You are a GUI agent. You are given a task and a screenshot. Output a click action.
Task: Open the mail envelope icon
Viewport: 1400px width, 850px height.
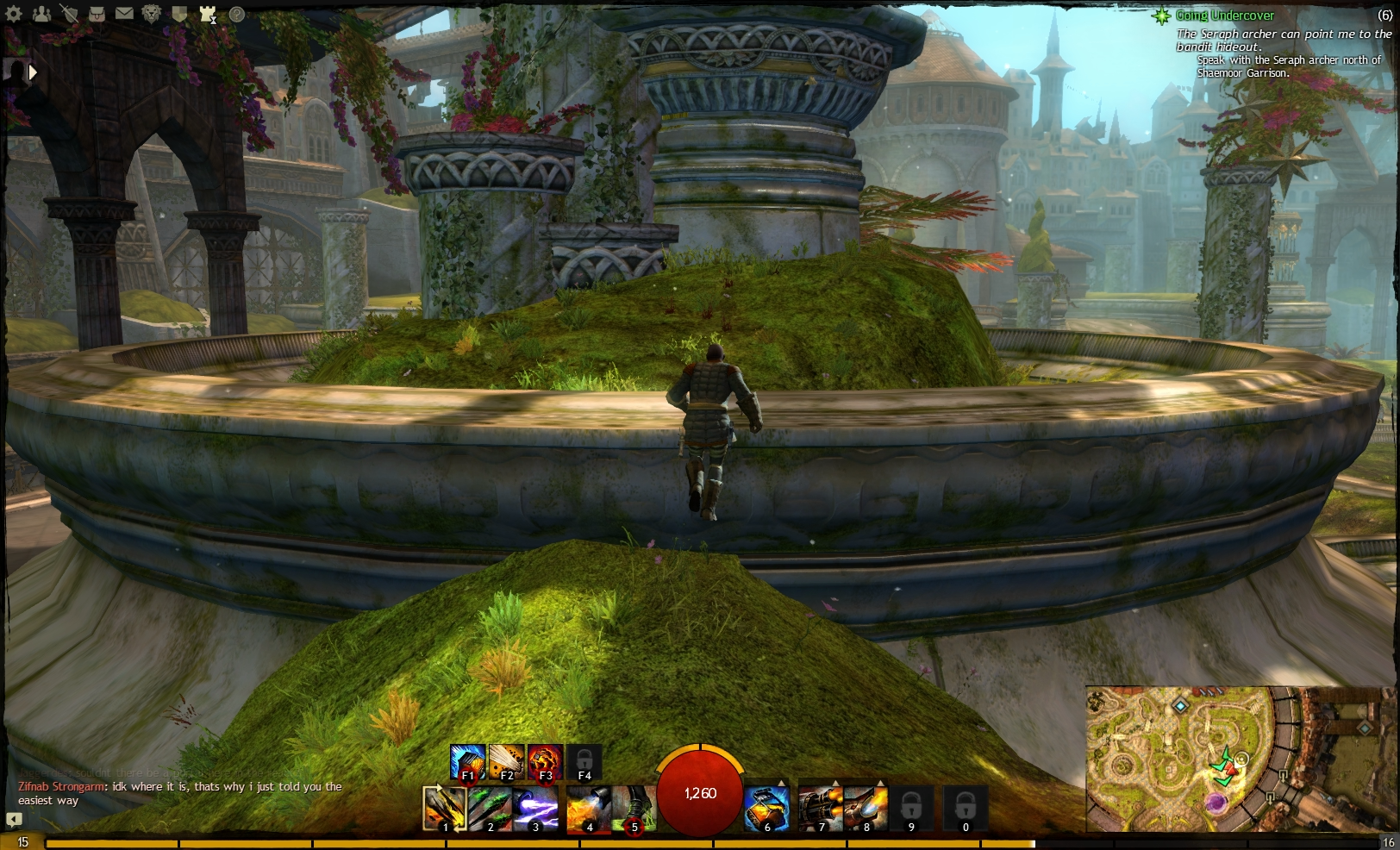point(124,12)
